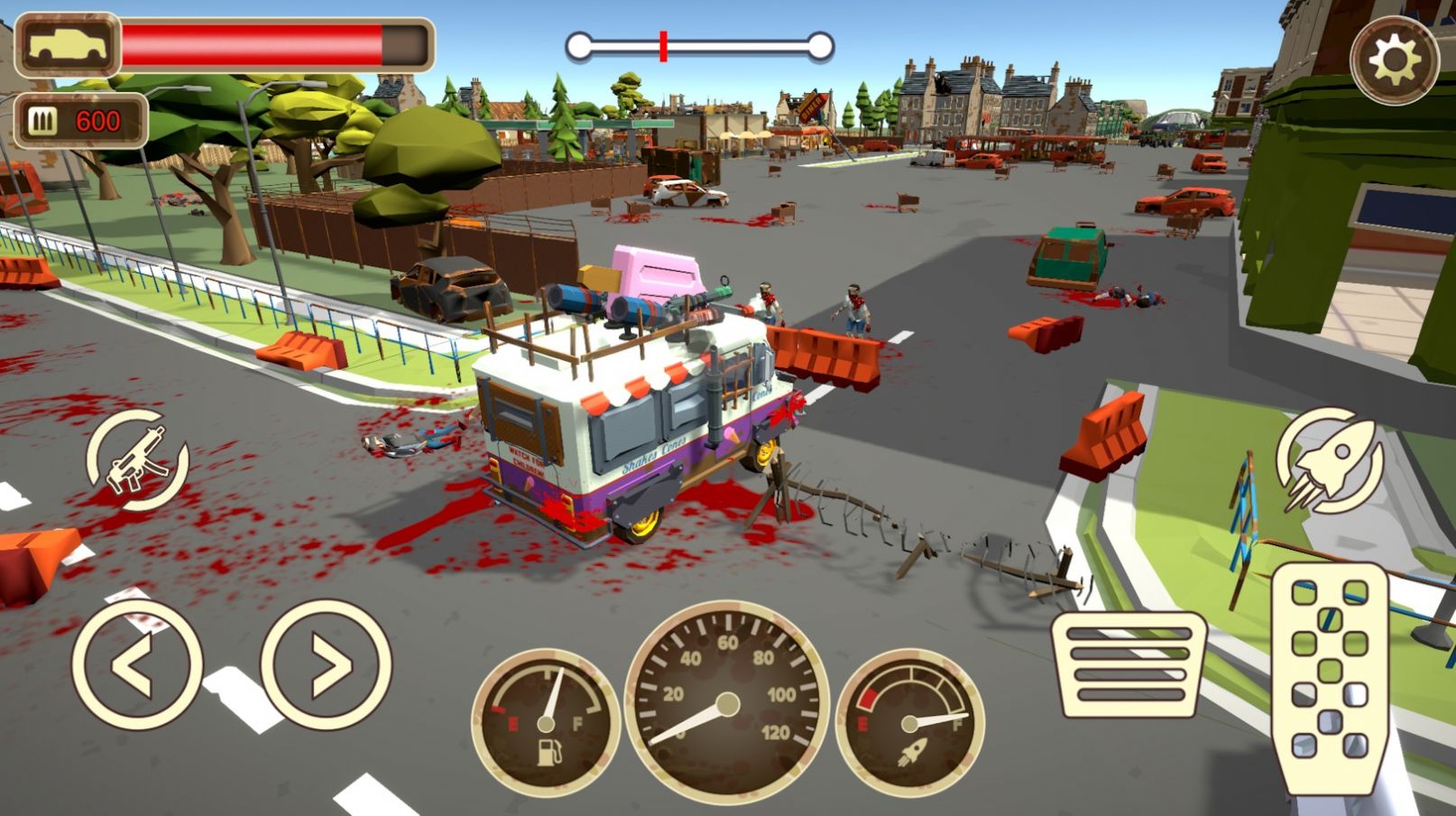Fire the machine gun weapon button
The image size is (1456, 816).
[x=137, y=461]
